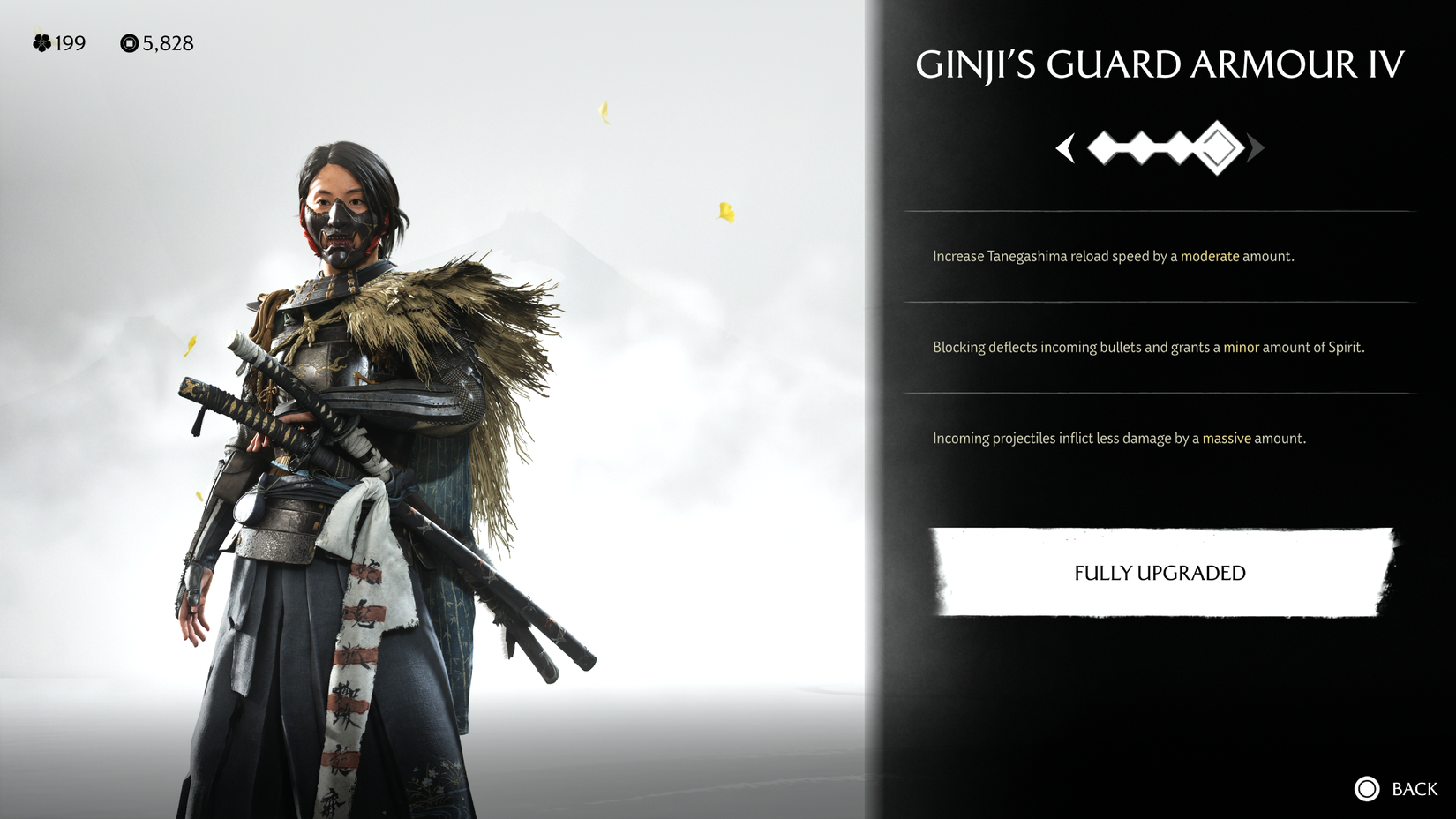Click the highlighted word massive
1456x819 pixels.
[1227, 438]
